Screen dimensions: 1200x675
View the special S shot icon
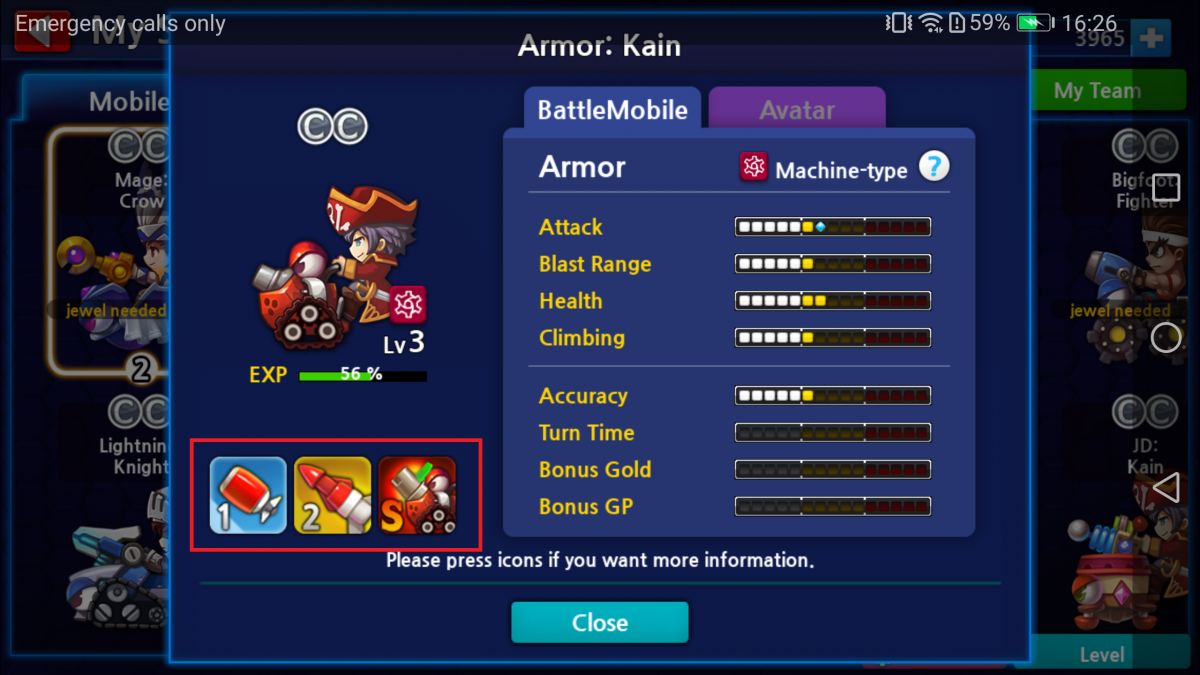click(417, 495)
